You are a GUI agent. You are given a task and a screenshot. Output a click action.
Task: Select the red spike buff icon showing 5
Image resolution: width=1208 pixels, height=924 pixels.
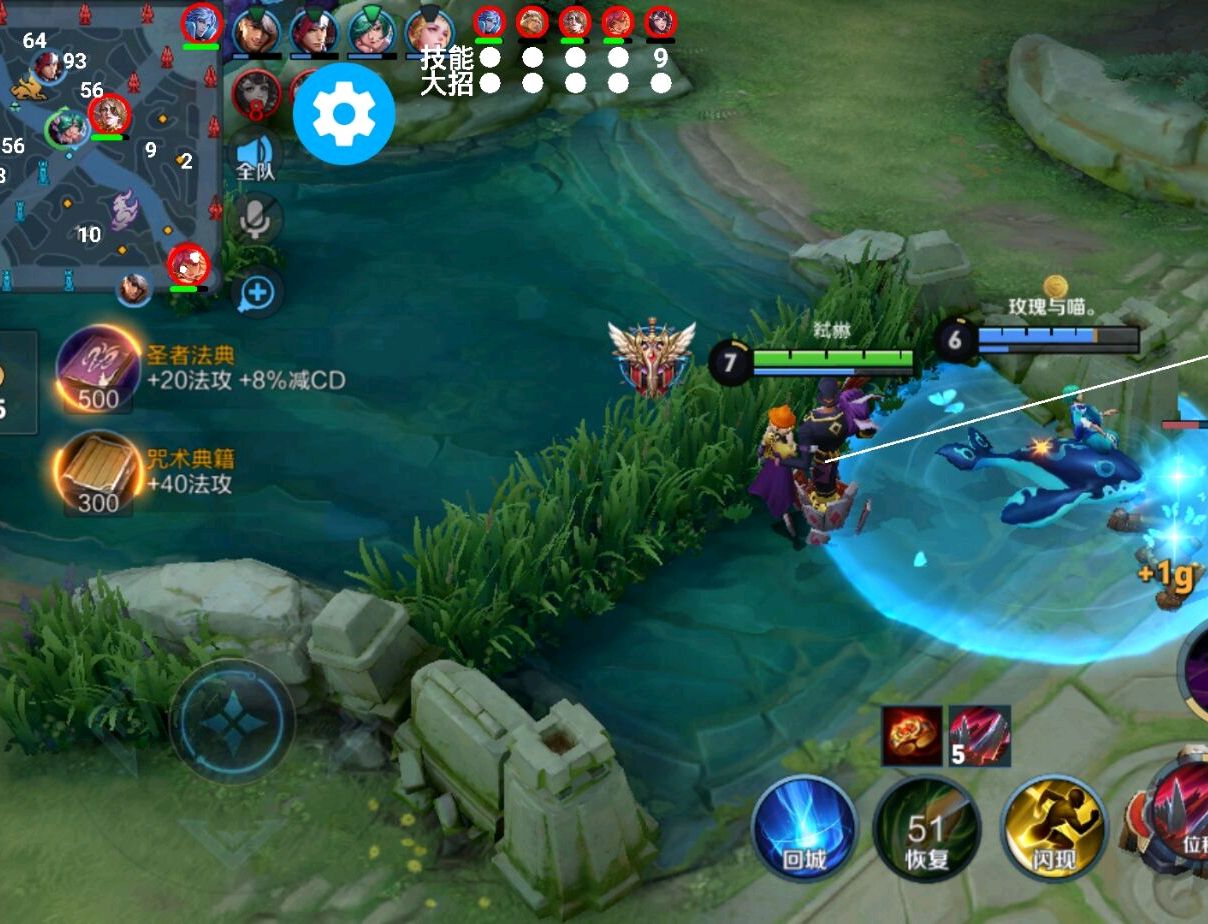coord(980,736)
